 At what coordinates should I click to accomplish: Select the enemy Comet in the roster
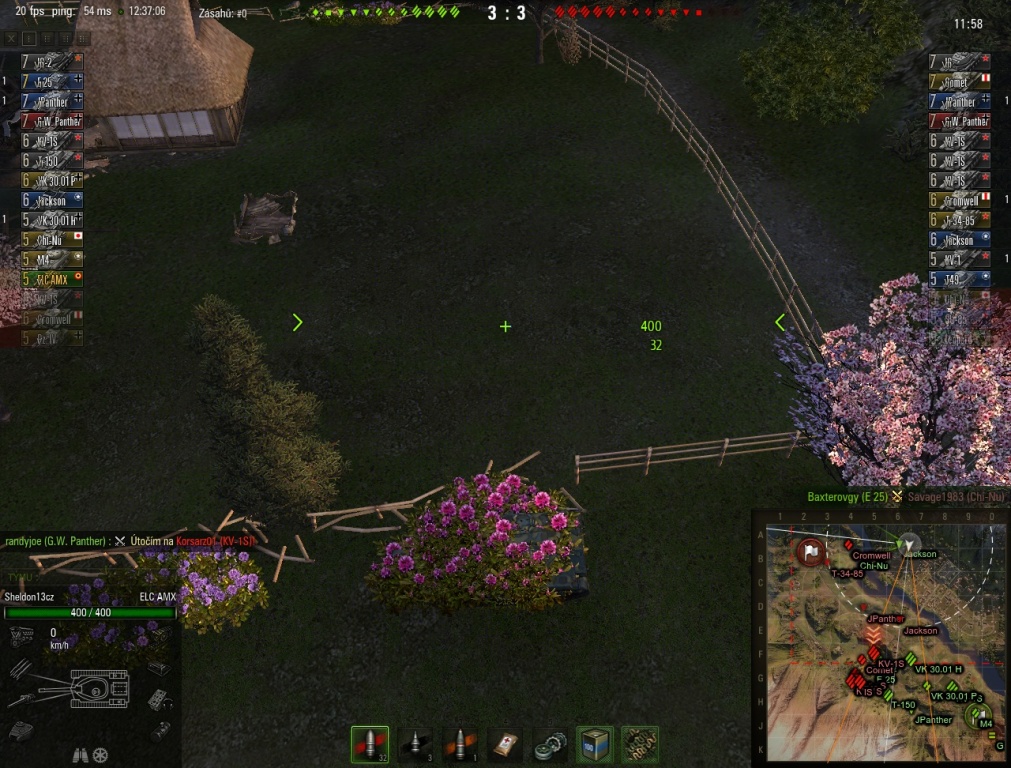pos(960,82)
